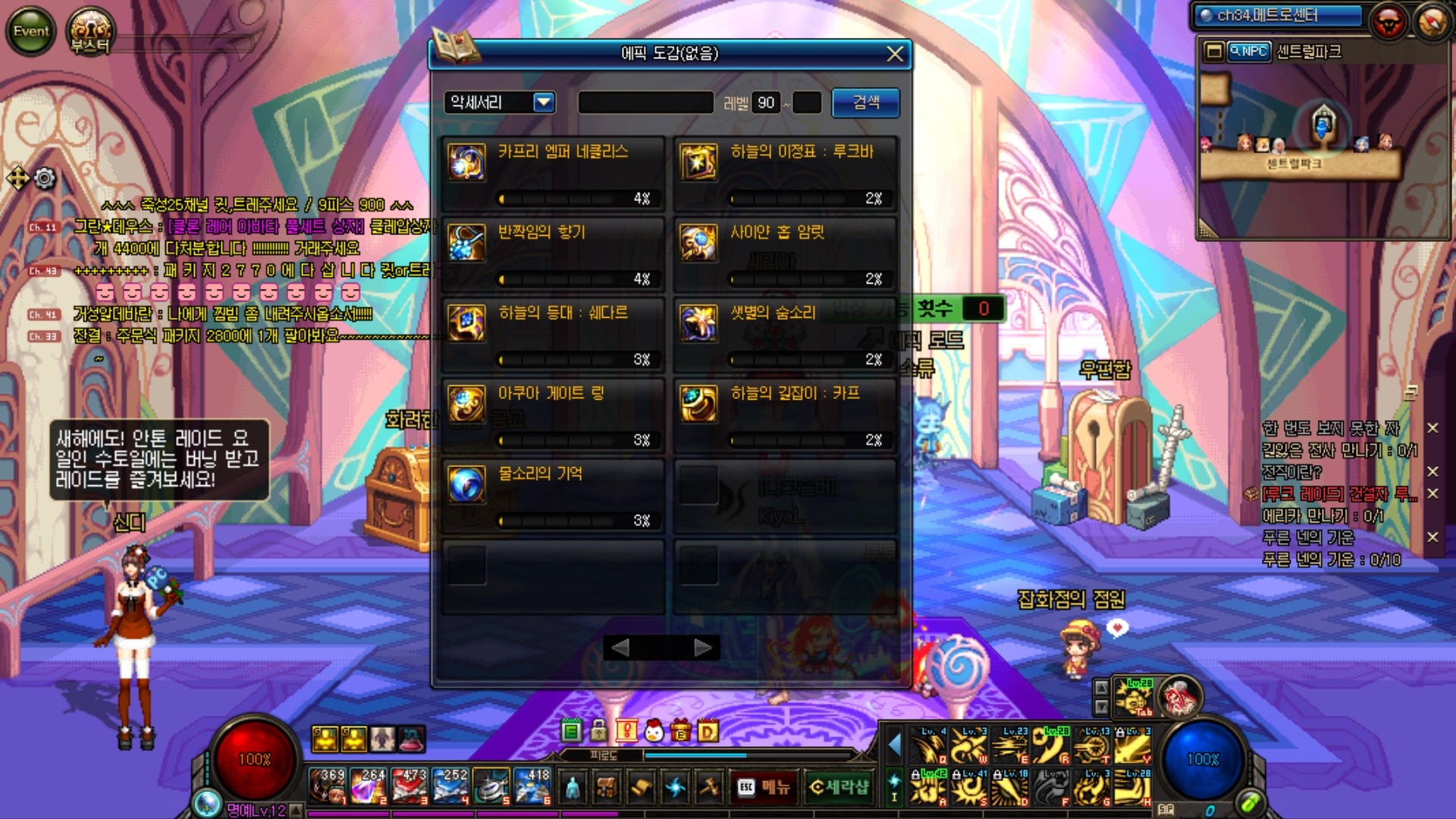Open the Event menu button
Image resolution: width=1456 pixels, height=819 pixels.
click(x=31, y=31)
